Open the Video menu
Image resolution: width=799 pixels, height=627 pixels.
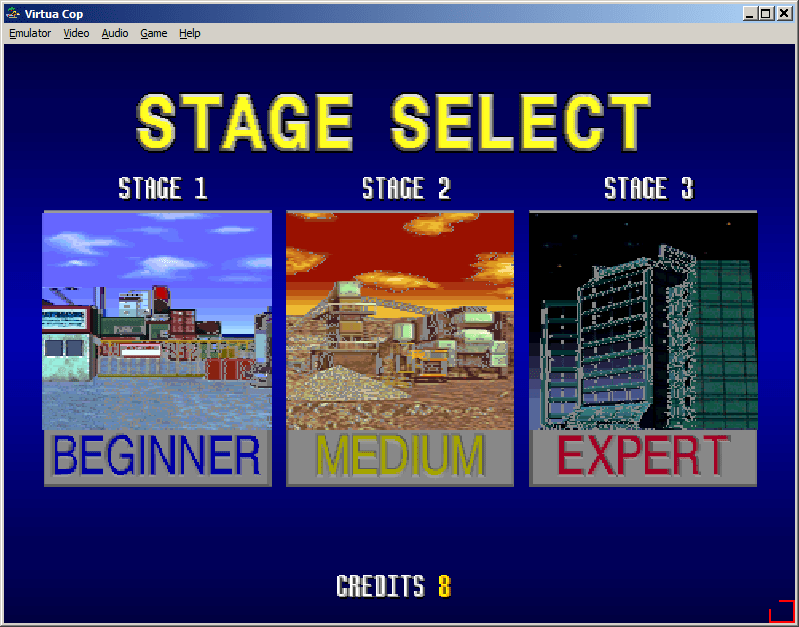click(x=76, y=33)
